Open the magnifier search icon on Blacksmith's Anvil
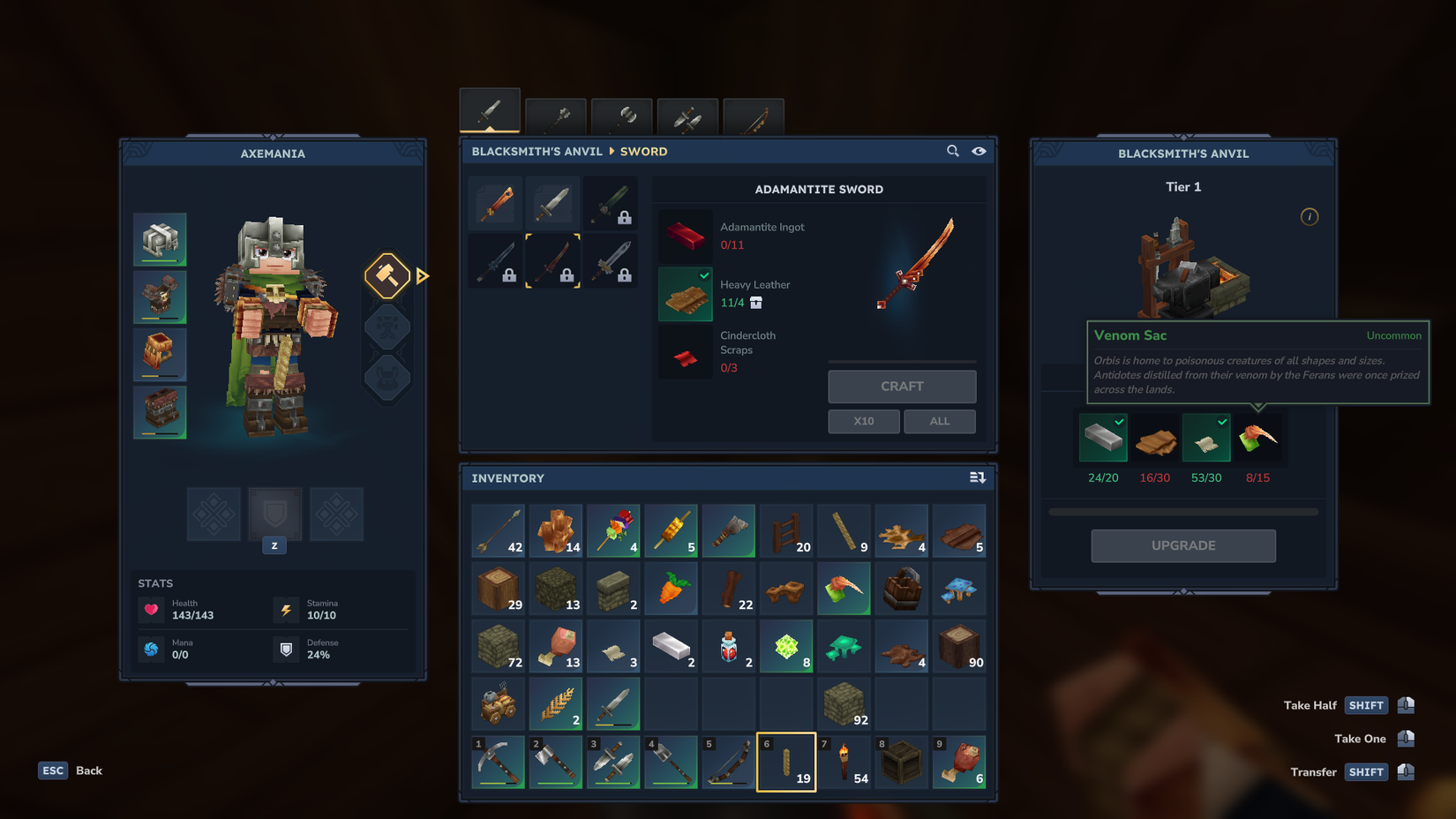 953,151
